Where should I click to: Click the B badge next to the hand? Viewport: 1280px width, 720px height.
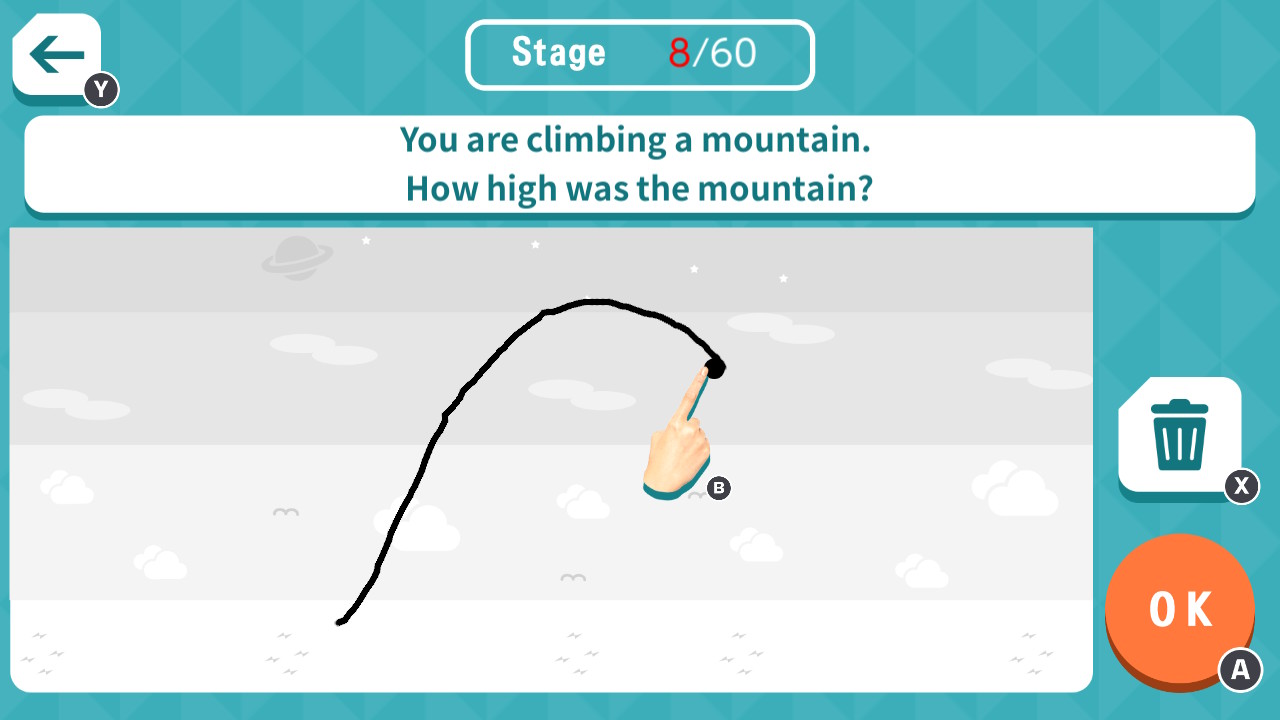coord(717,489)
